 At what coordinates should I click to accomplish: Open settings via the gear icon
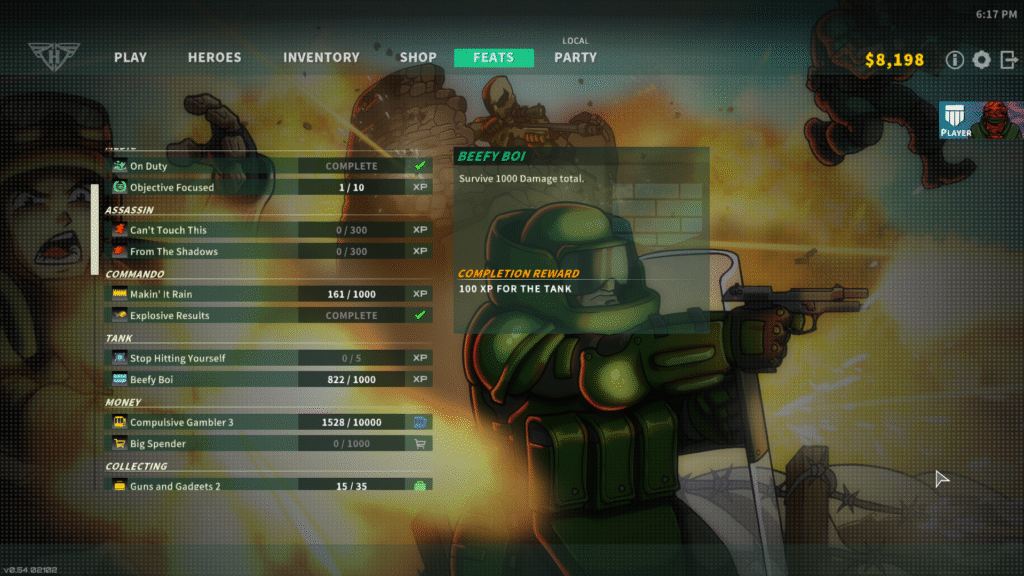982,60
